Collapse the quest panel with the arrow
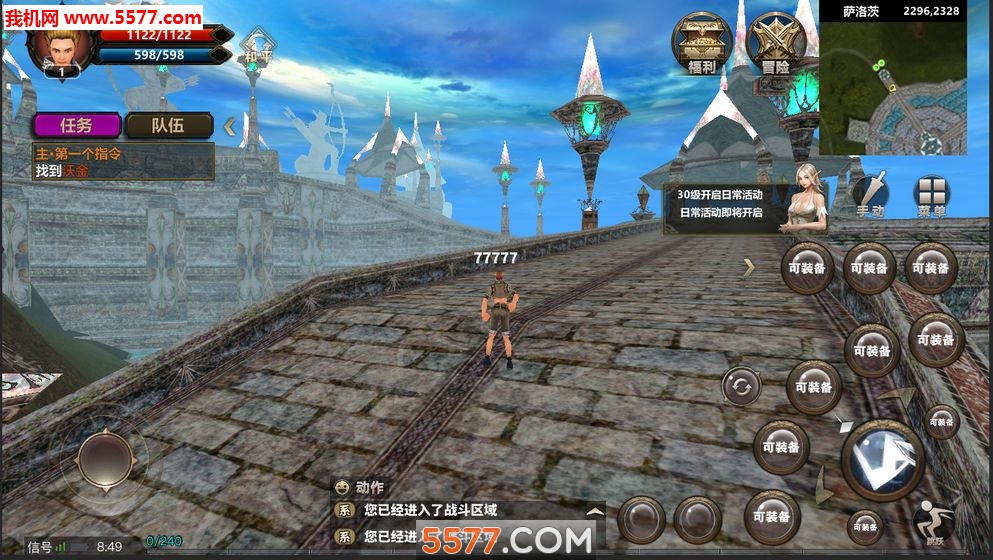Image resolution: width=993 pixels, height=560 pixels. [x=230, y=126]
